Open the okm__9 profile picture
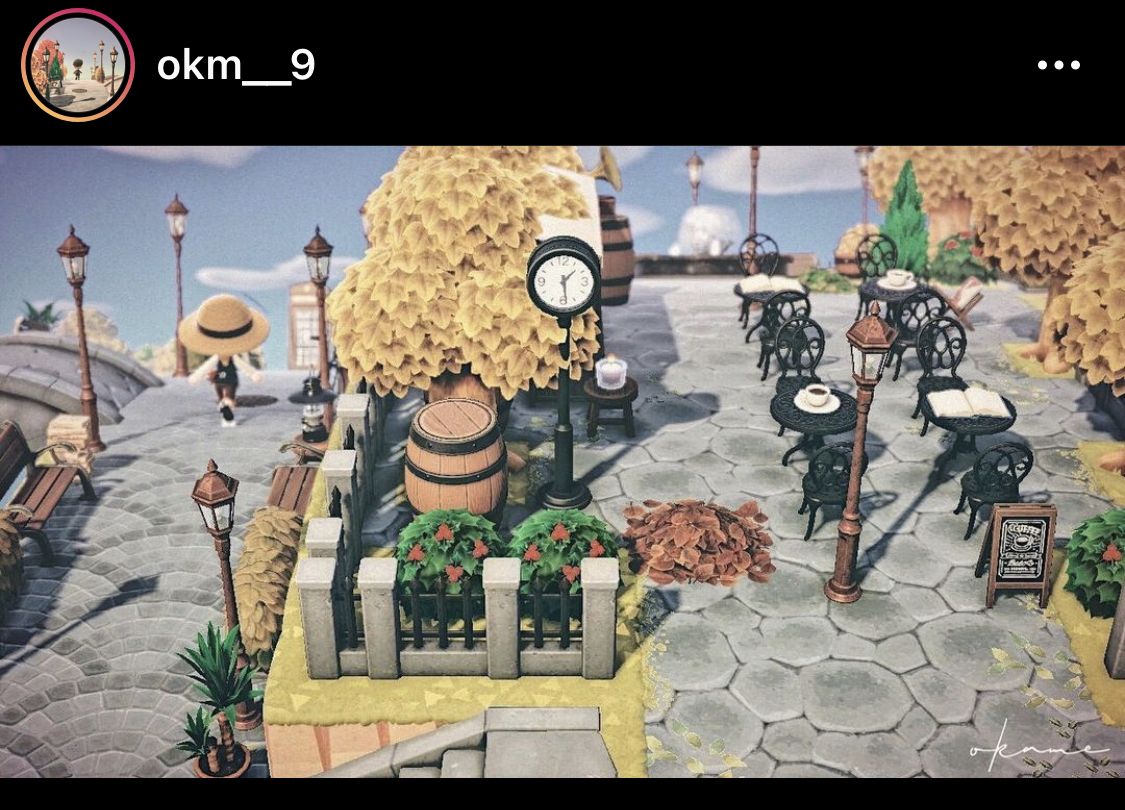 tap(78, 66)
